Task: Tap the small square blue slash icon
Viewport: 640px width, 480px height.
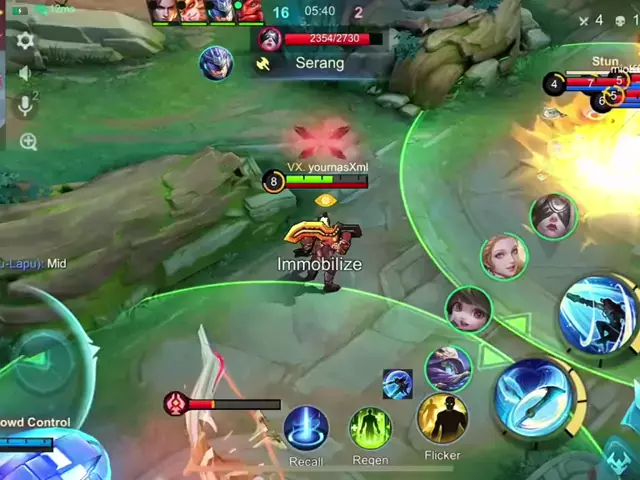Action: pyautogui.click(x=397, y=383)
